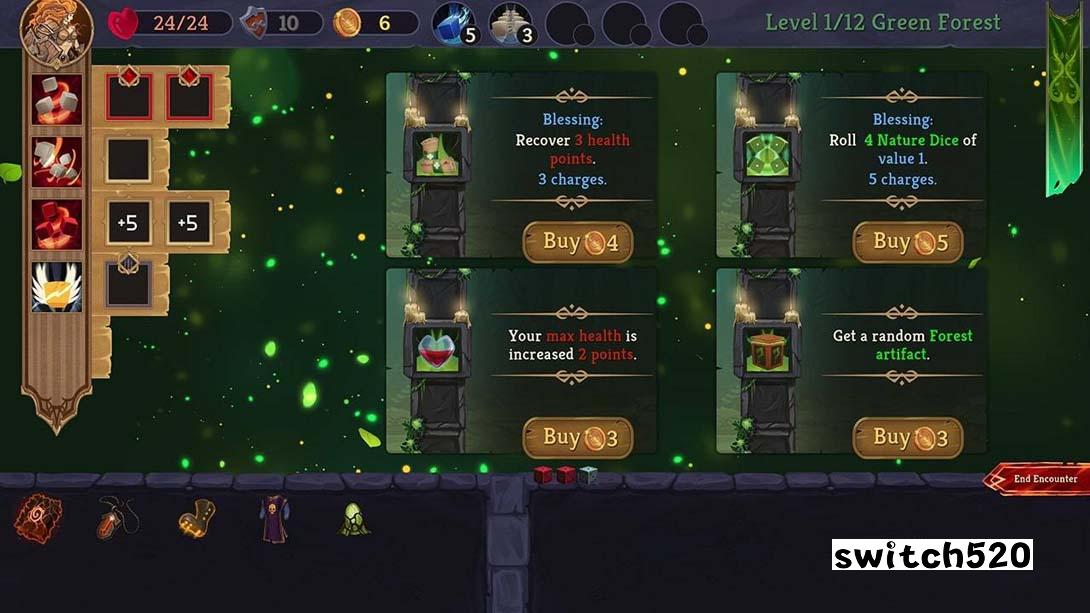Image resolution: width=1090 pixels, height=613 pixels.
Task: Buy the Nature Dice blessing for 5 coins
Action: click(907, 242)
